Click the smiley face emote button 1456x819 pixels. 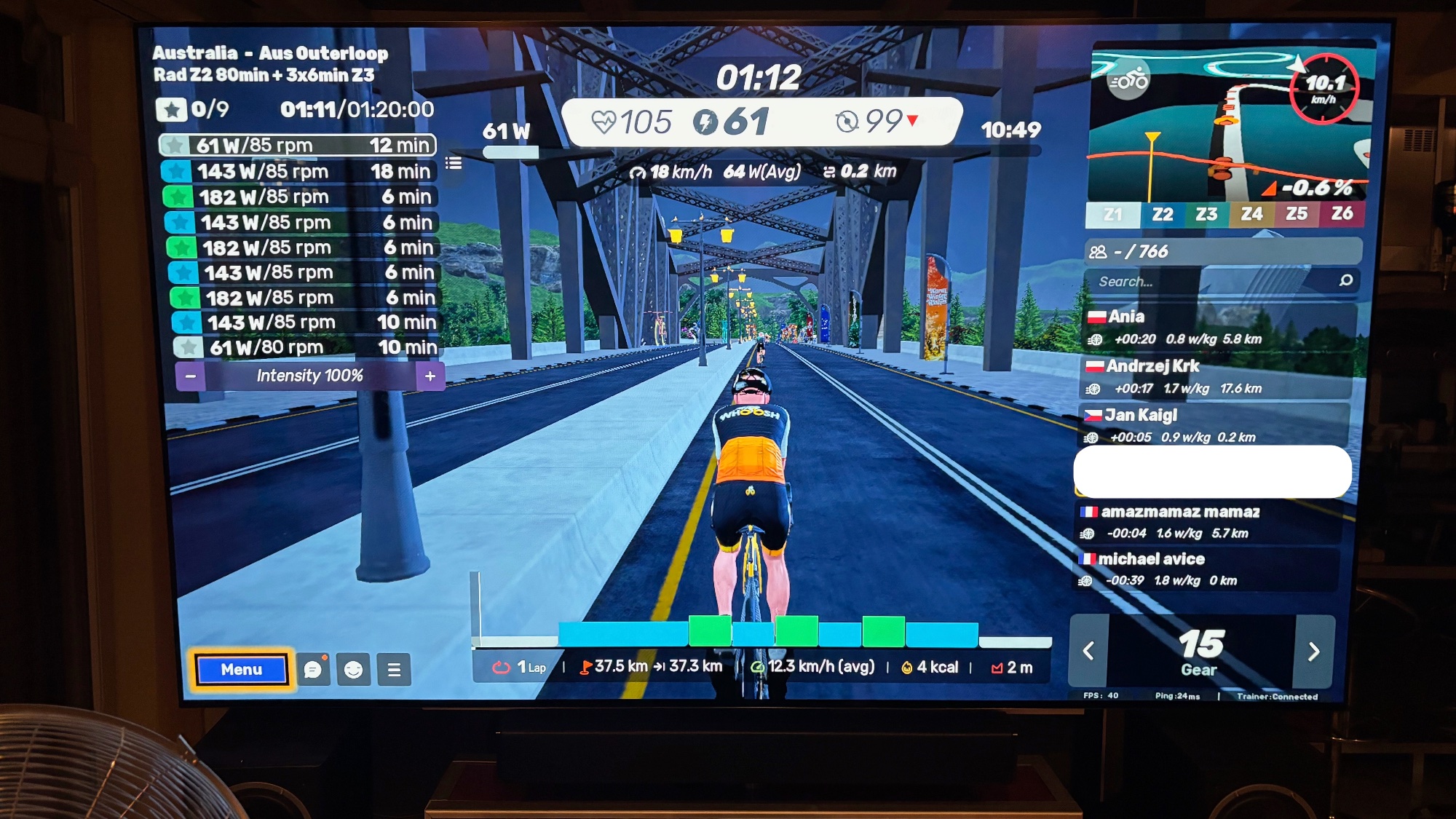tap(354, 670)
